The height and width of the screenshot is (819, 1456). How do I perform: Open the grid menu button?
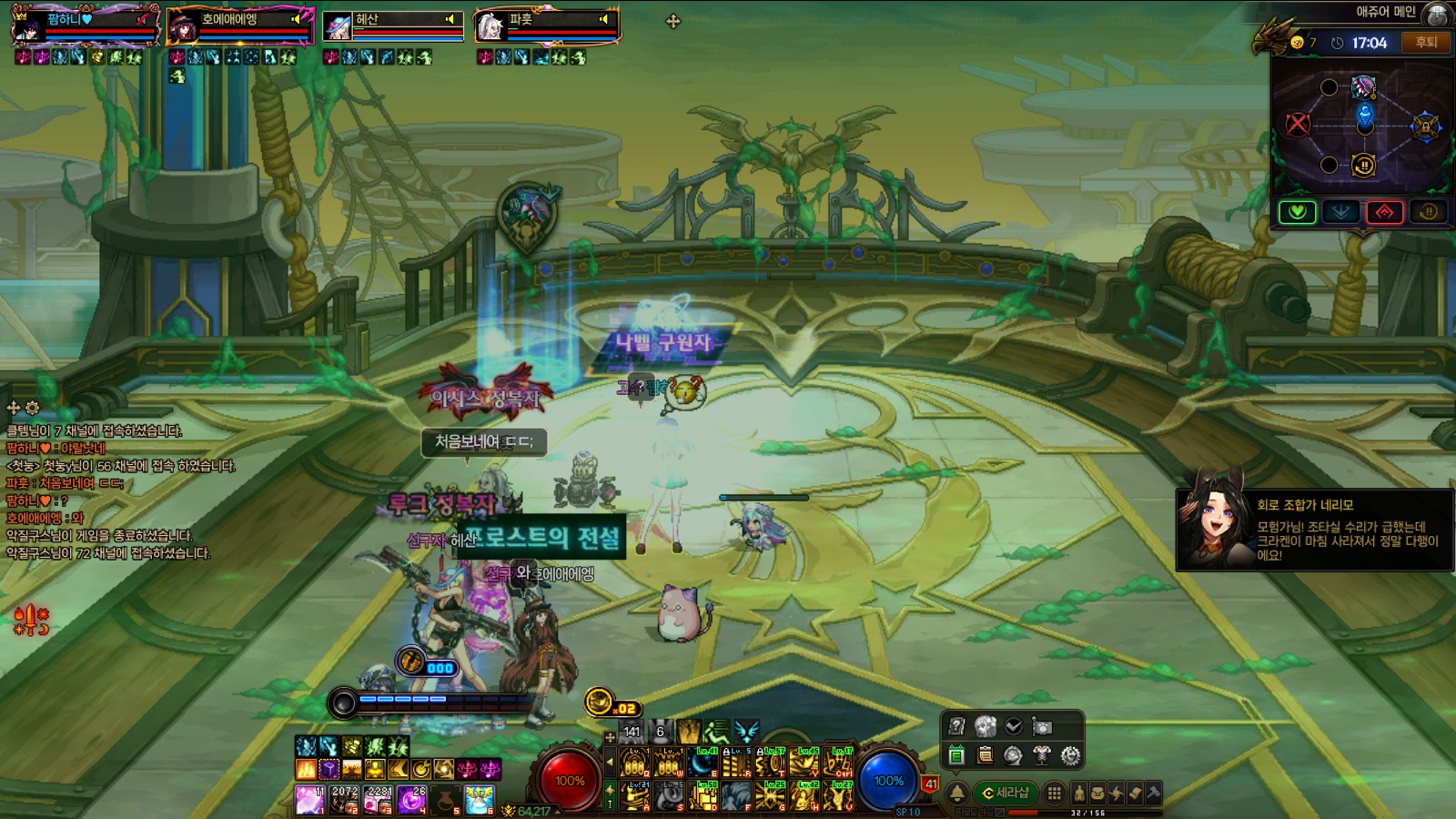(1054, 793)
